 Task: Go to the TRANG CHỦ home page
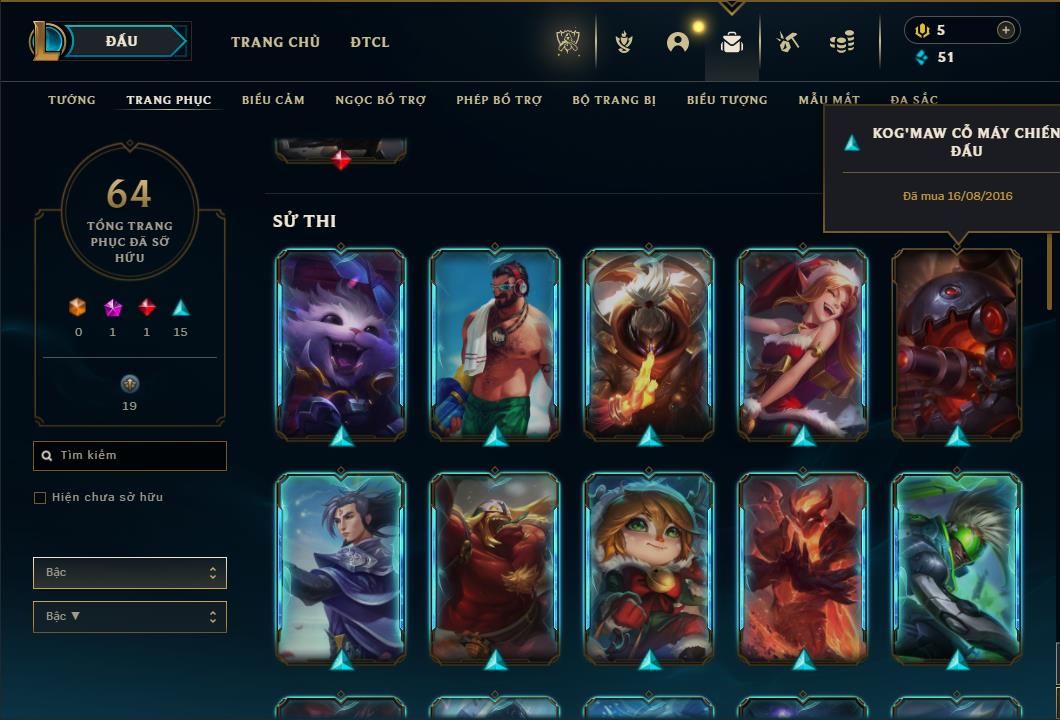point(275,42)
